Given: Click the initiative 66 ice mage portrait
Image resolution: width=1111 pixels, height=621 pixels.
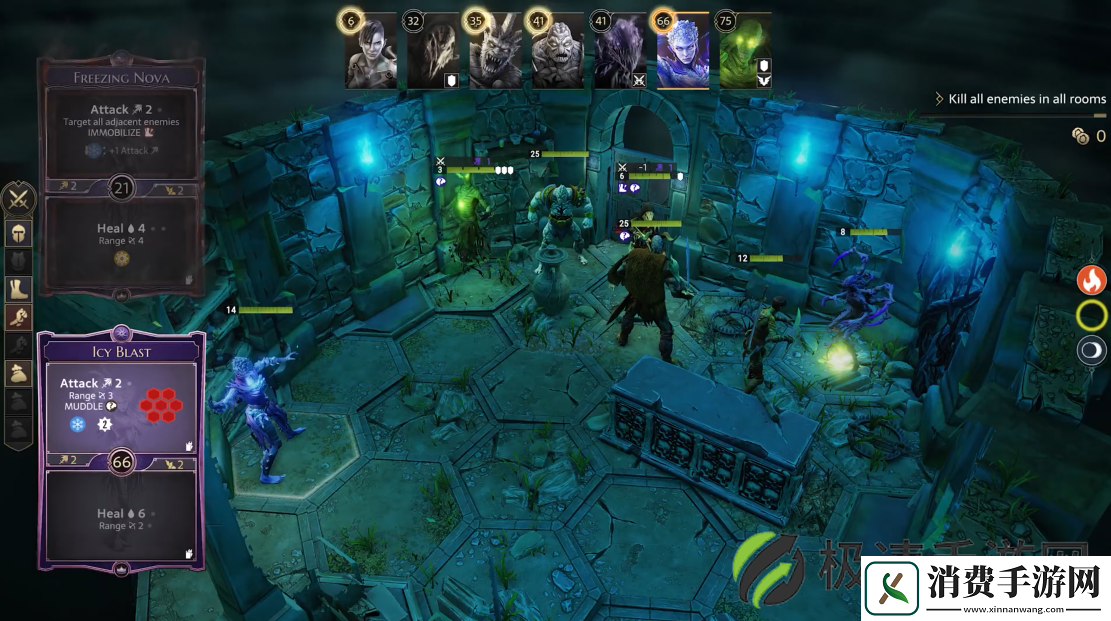Looking at the screenshot, I should coord(682,54).
